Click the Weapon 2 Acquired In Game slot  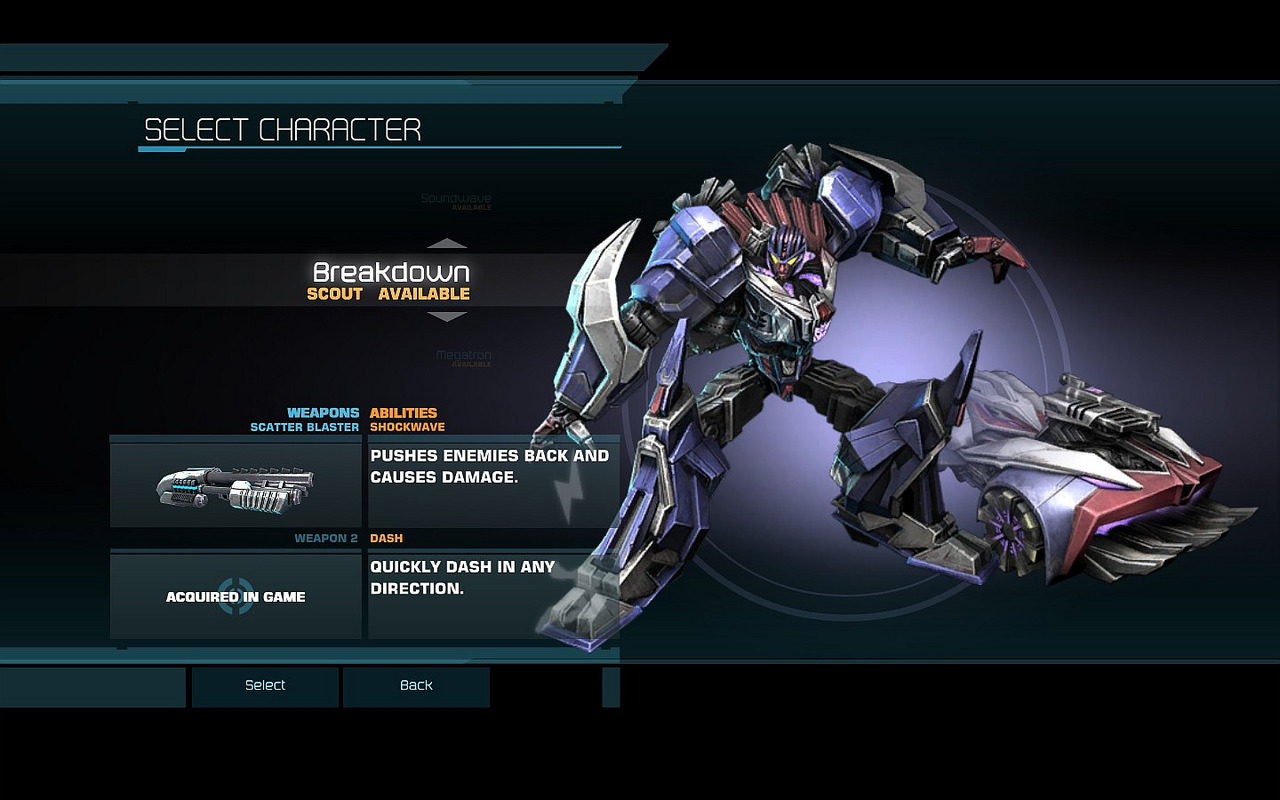pos(236,596)
